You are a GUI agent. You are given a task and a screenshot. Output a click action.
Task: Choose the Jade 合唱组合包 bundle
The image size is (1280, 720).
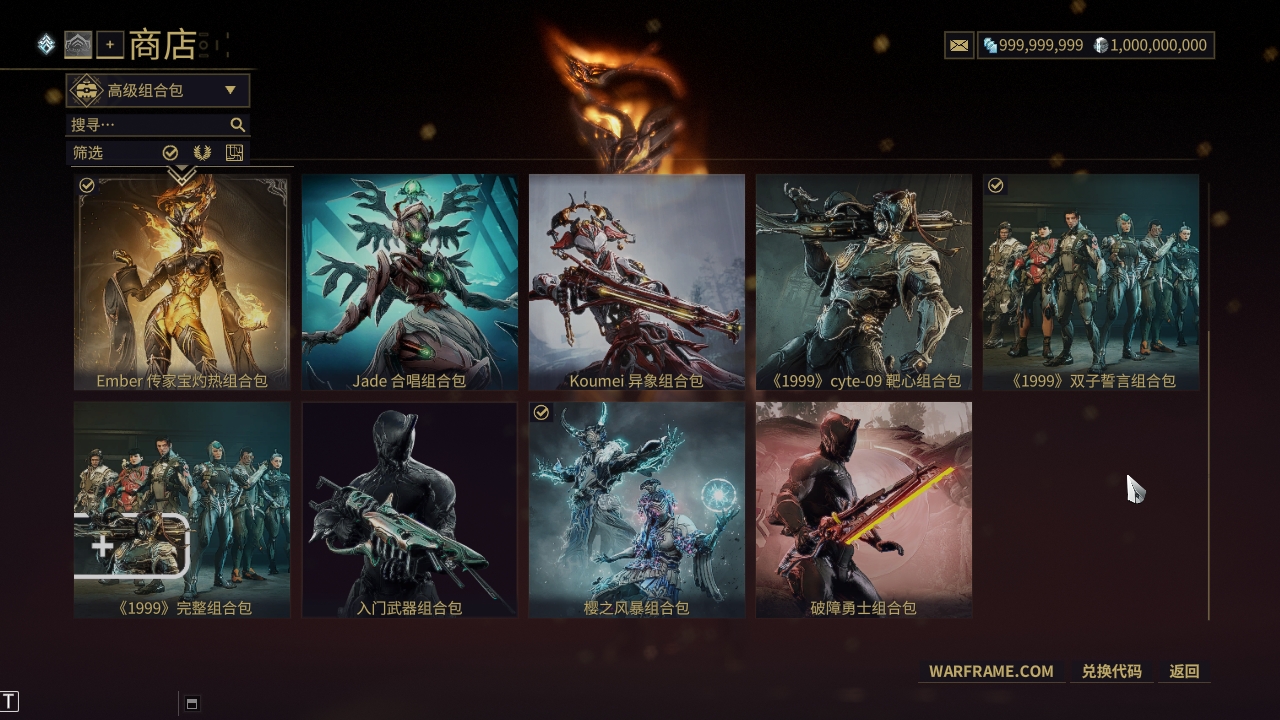(x=409, y=281)
